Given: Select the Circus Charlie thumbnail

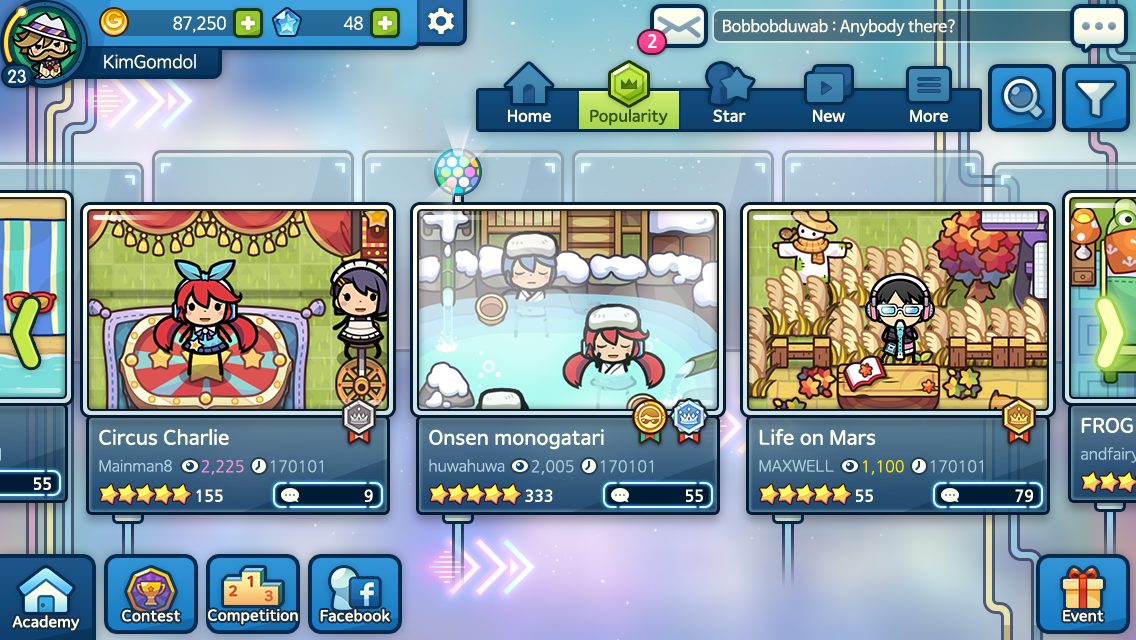Looking at the screenshot, I should (236, 309).
